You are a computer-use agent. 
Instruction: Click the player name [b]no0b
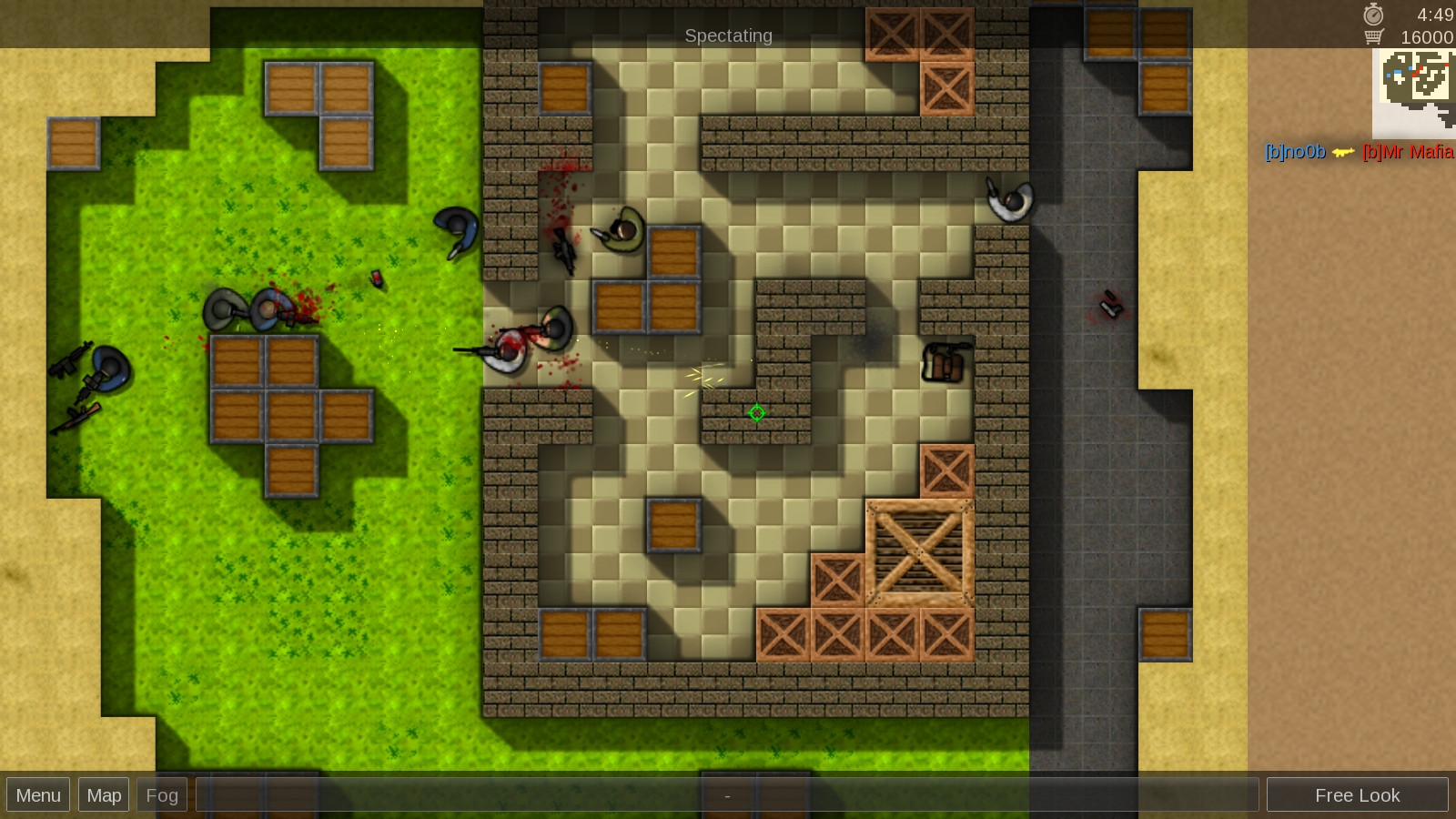(x=1294, y=154)
